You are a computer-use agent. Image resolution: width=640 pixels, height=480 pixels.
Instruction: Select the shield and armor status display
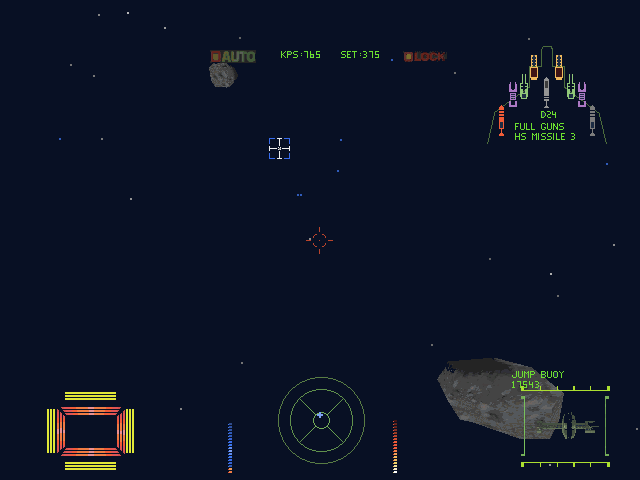tap(90, 431)
